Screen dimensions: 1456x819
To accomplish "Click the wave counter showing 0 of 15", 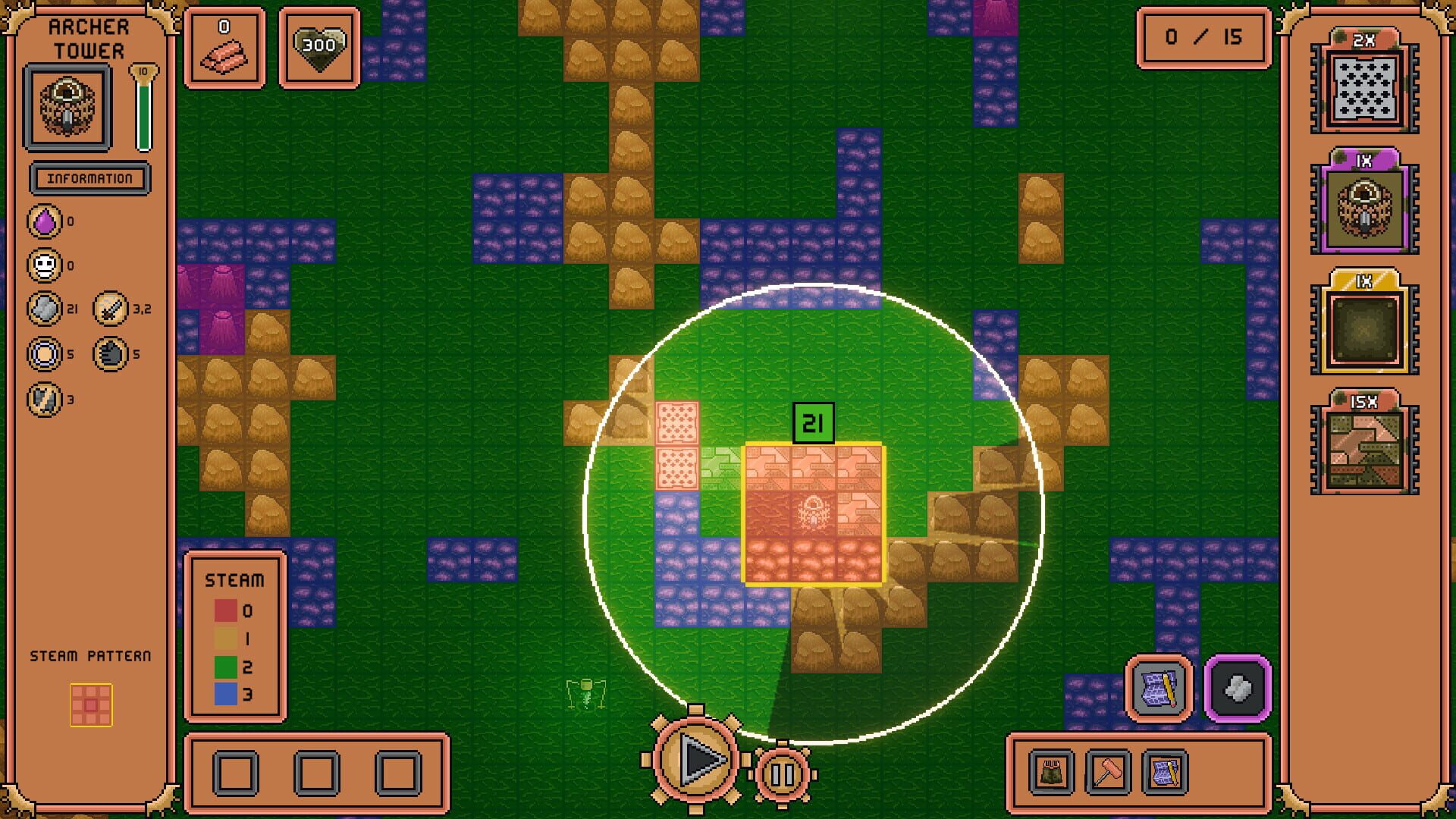I will coord(1204,38).
